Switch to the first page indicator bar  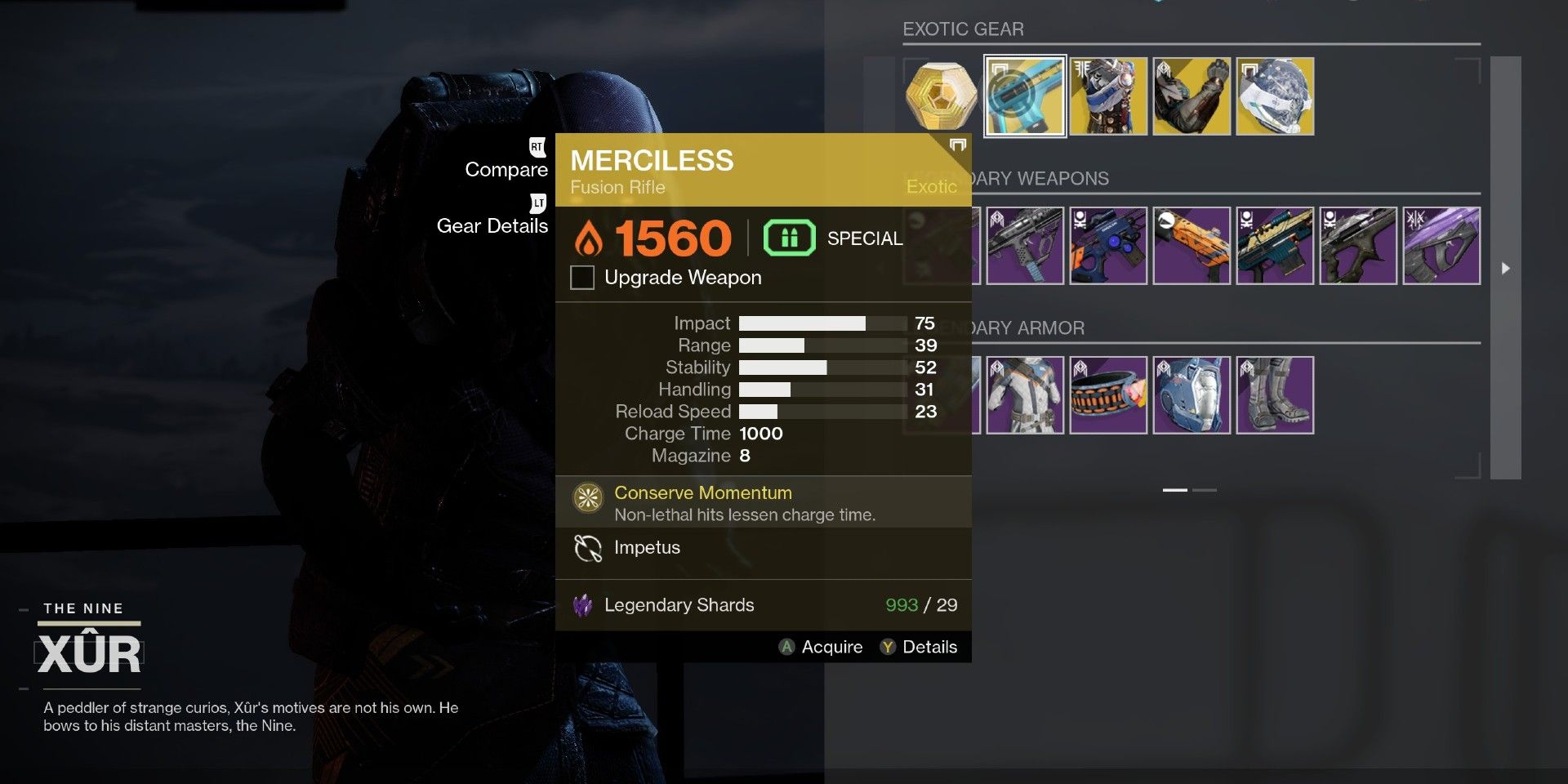coord(1176,490)
